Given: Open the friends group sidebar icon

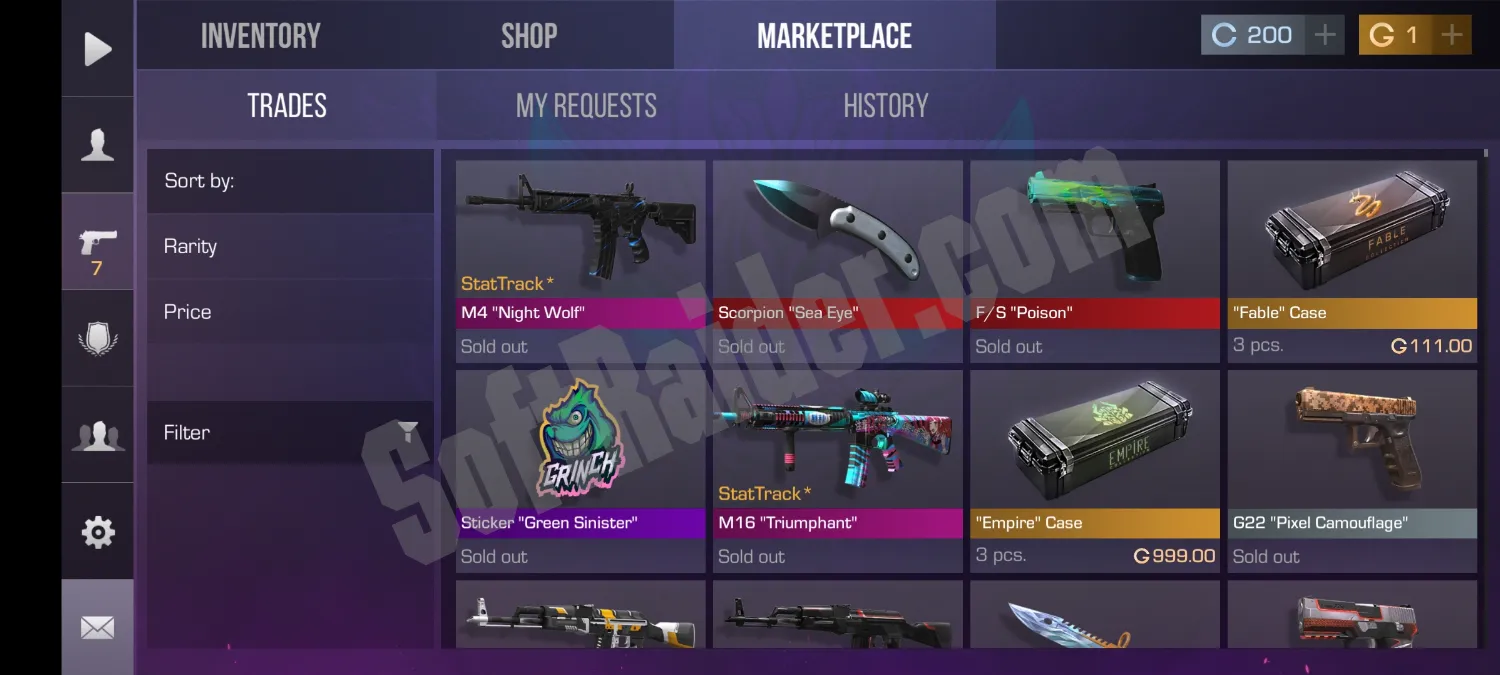Looking at the screenshot, I should (x=97, y=436).
